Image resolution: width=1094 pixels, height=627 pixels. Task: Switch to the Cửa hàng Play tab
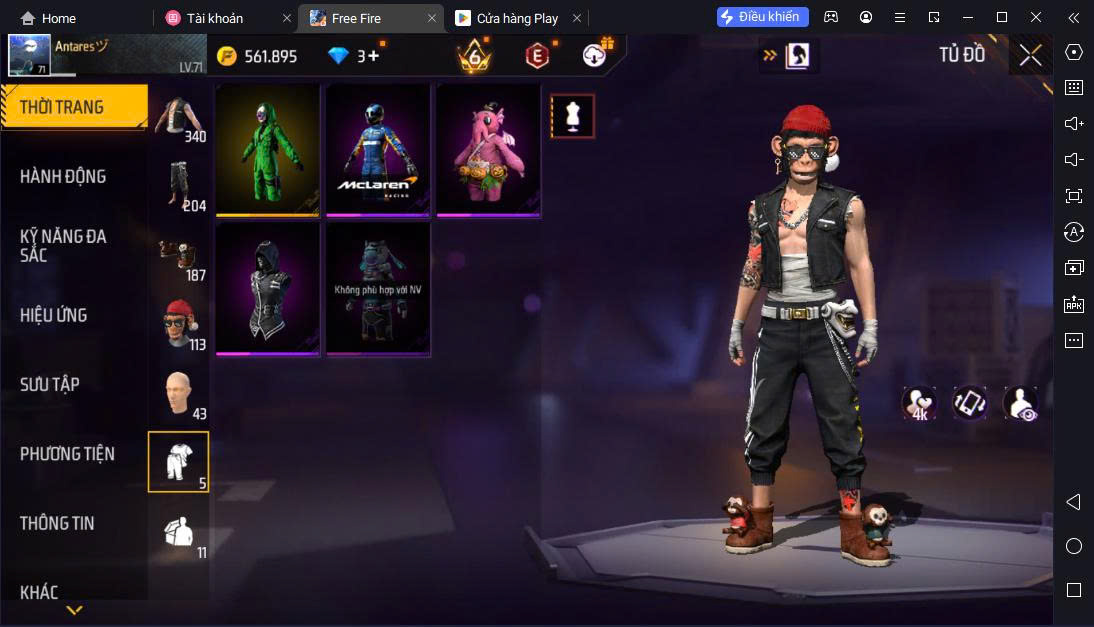(517, 18)
